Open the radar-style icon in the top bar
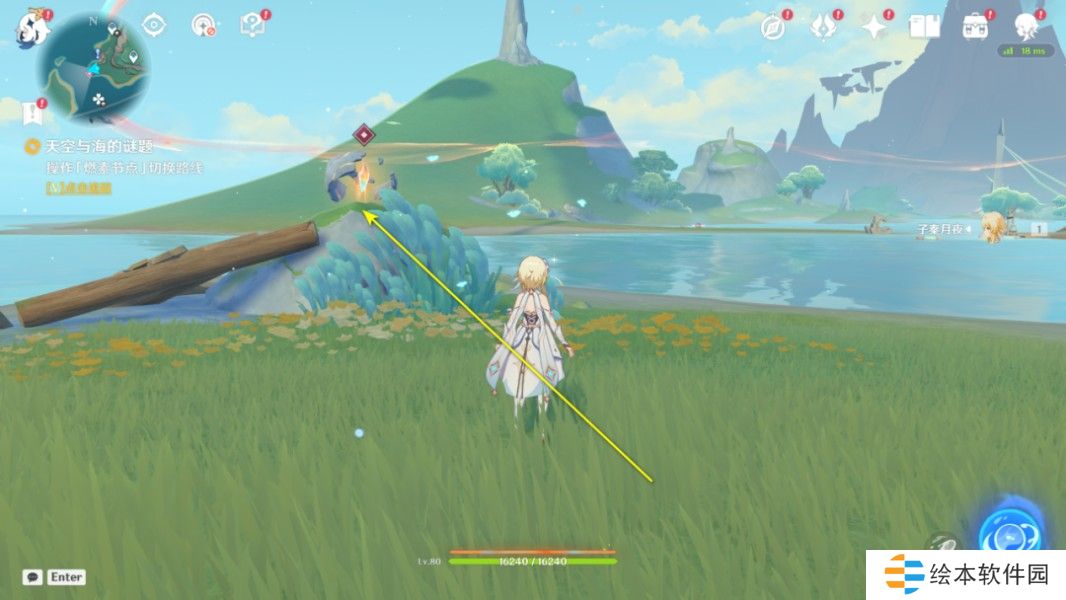The width and height of the screenshot is (1066, 600). click(x=204, y=25)
